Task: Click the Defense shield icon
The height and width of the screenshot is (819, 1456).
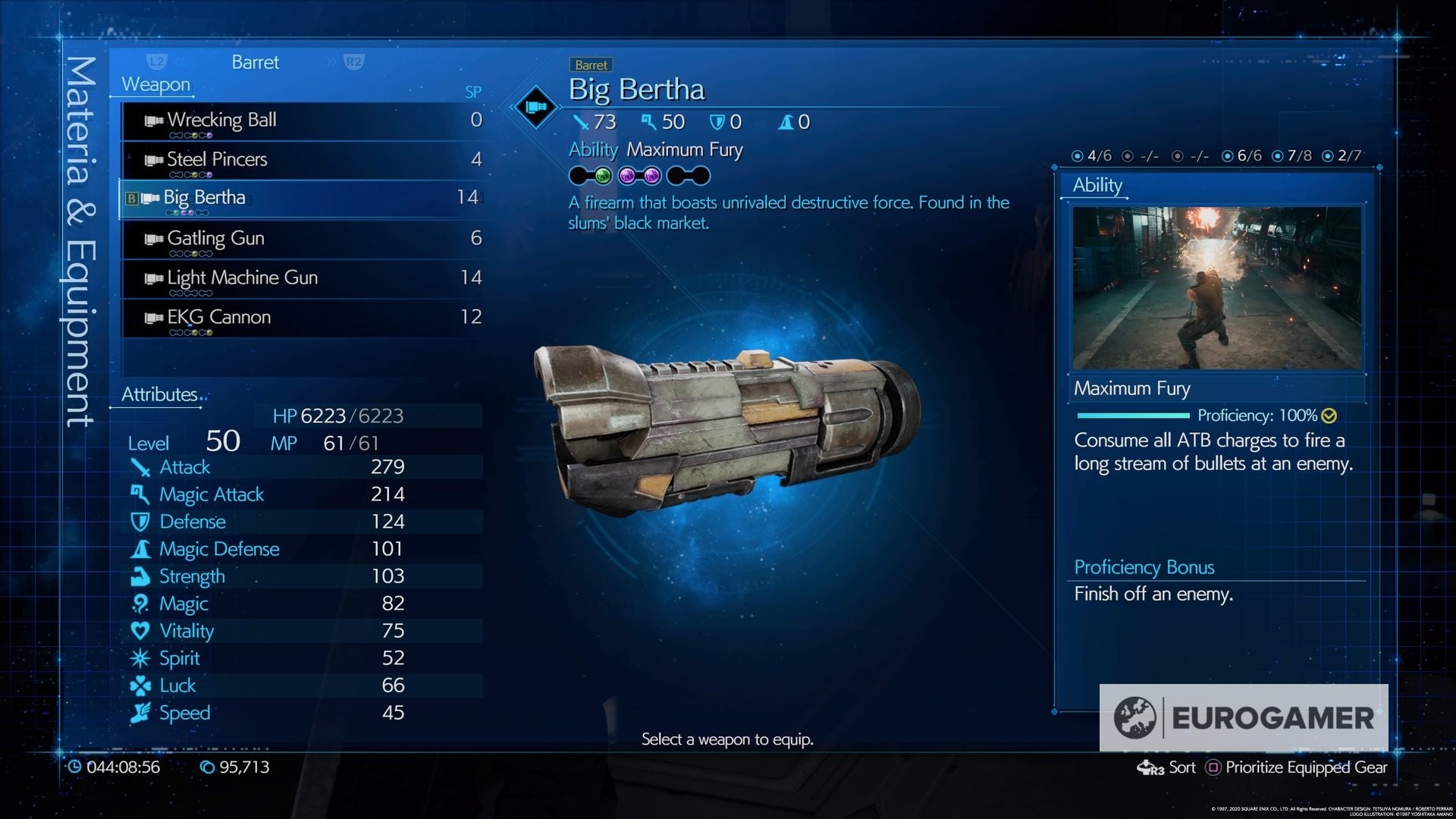Action: (140, 522)
